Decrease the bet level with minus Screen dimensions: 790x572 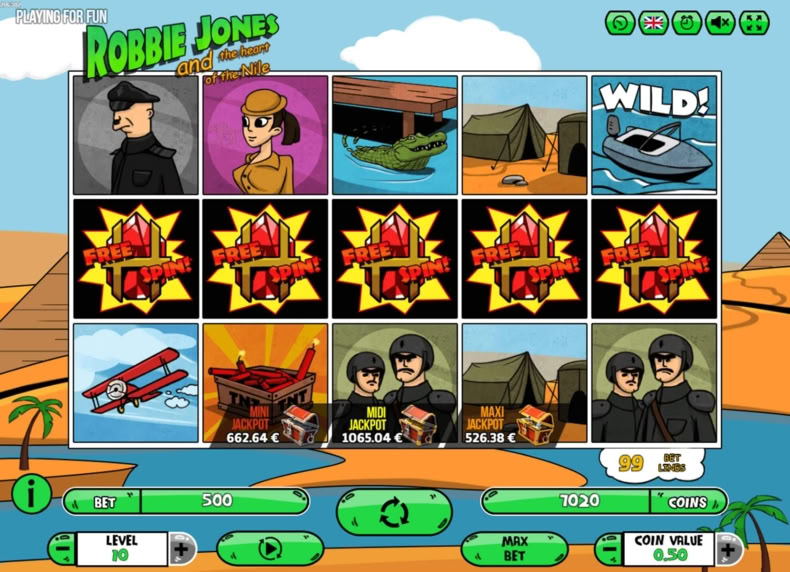(x=62, y=549)
